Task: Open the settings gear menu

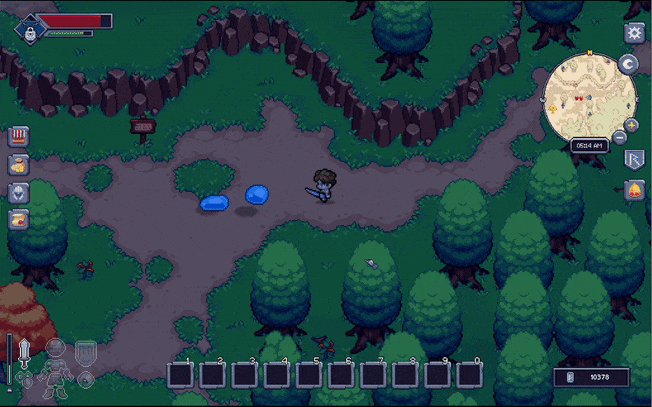Action: [x=633, y=33]
